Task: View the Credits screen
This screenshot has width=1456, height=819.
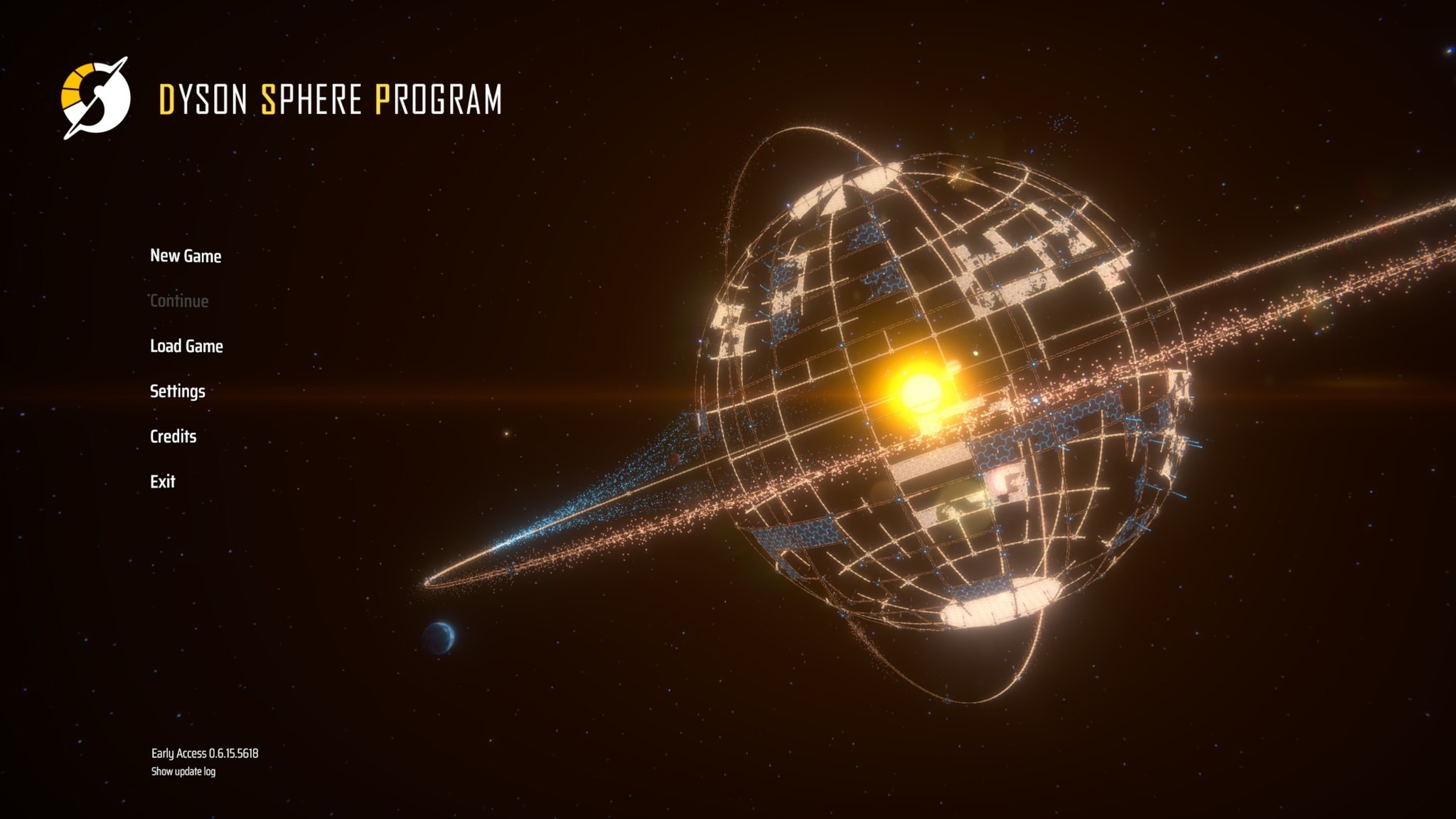Action: 173,436
